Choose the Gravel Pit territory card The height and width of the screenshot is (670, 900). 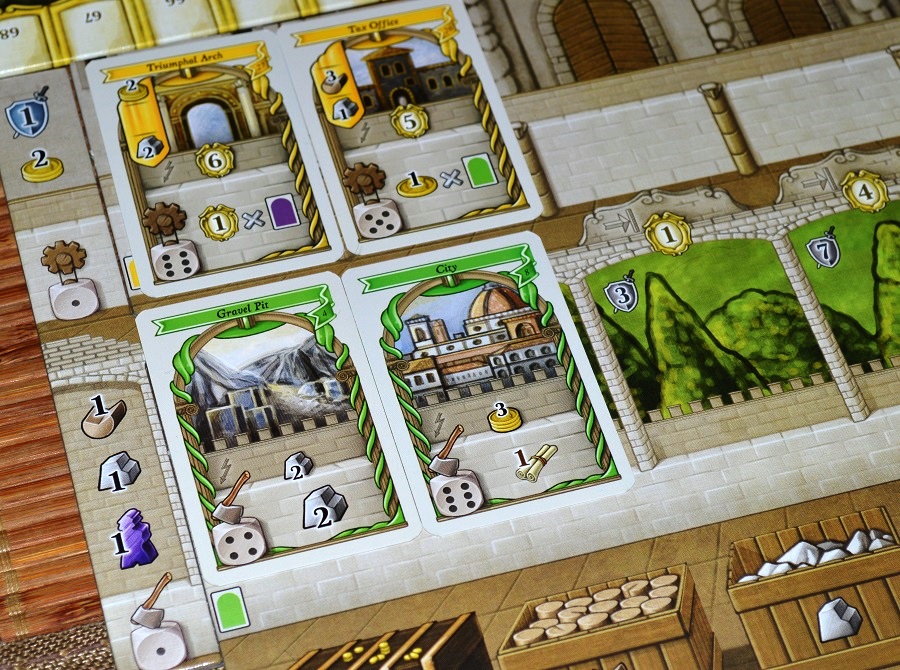270,432
